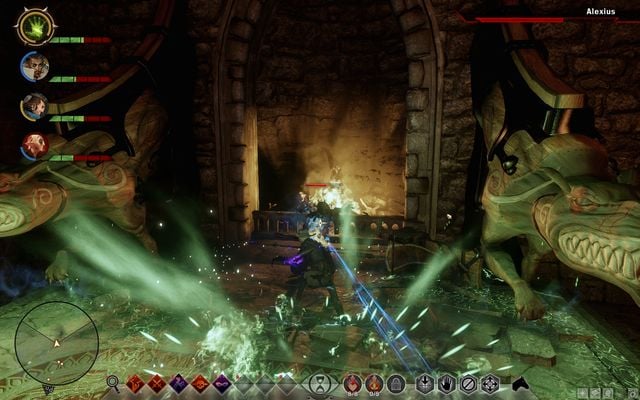Select the grey tombstone-shaped potion slot
This screenshot has height=400, width=640.
tap(396, 383)
